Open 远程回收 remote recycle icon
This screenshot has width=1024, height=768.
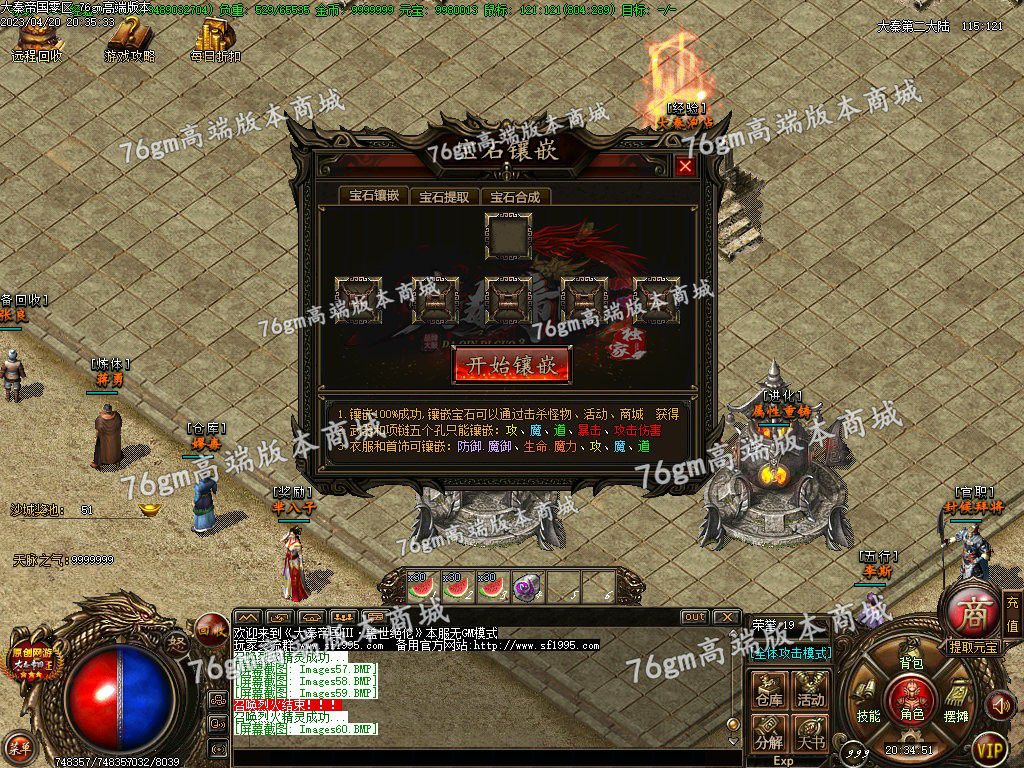tap(37, 40)
